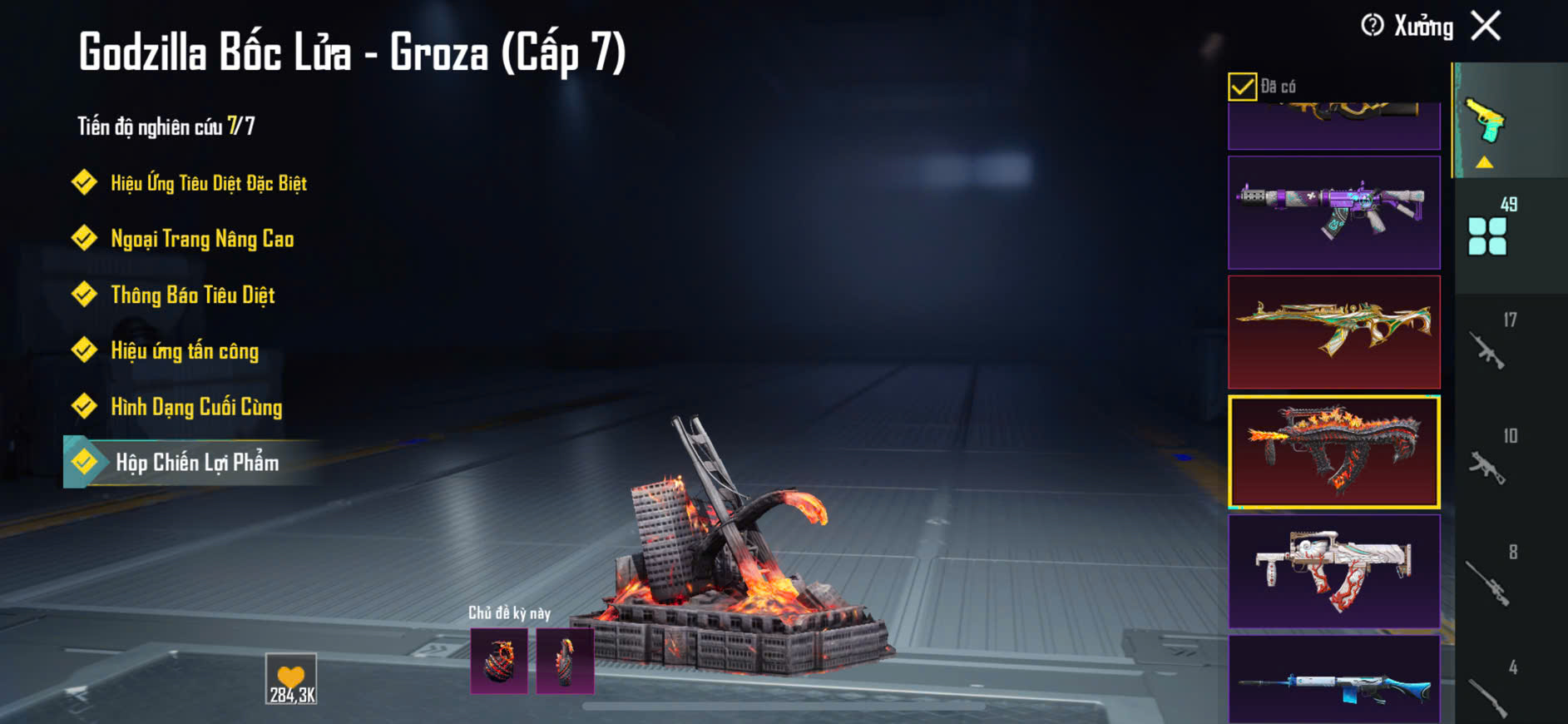
Task: Select the flaming Godzilla Groza skin thumbnail
Action: [1333, 452]
